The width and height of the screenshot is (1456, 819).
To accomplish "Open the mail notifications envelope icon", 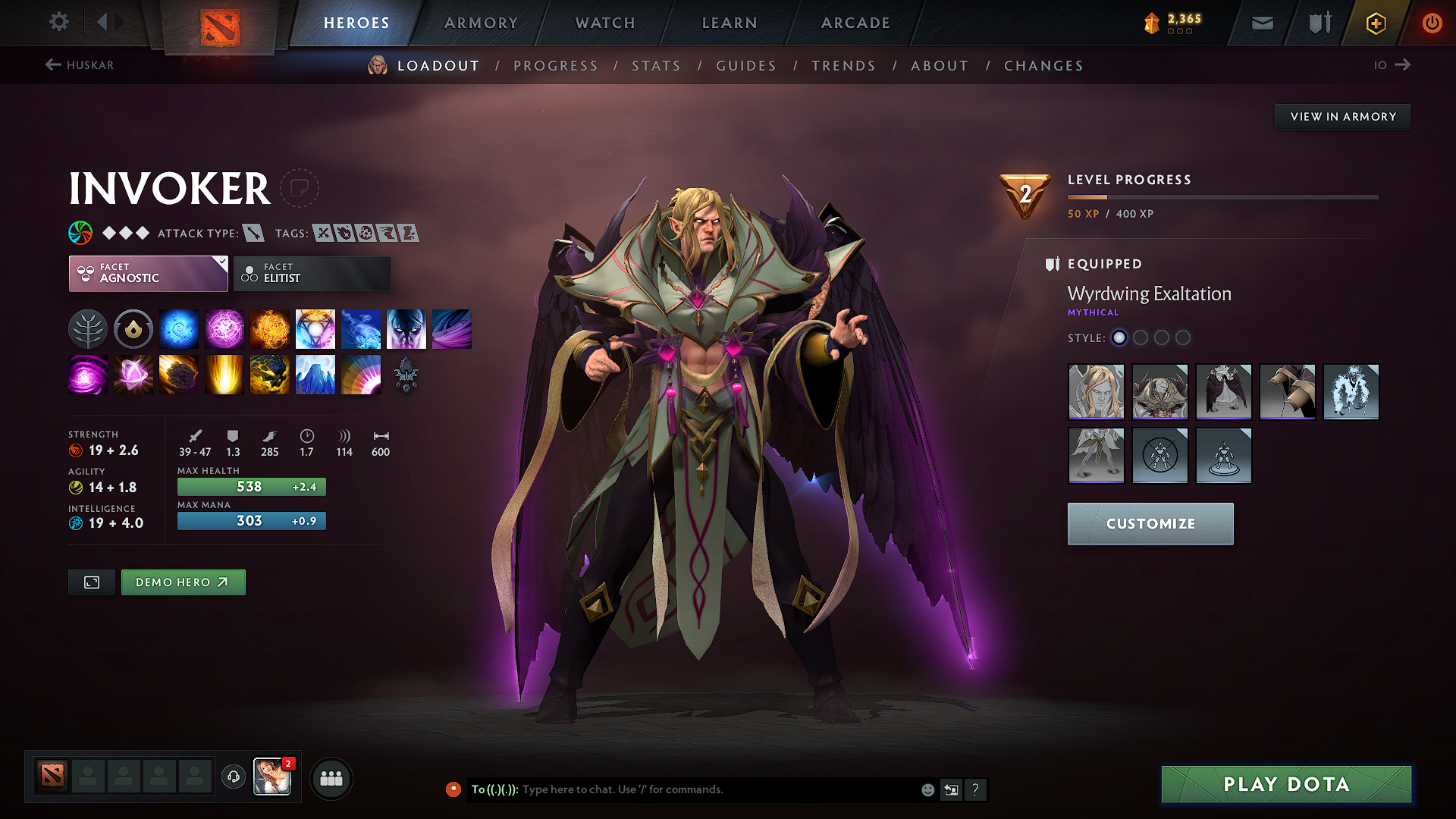I will pyautogui.click(x=1261, y=23).
